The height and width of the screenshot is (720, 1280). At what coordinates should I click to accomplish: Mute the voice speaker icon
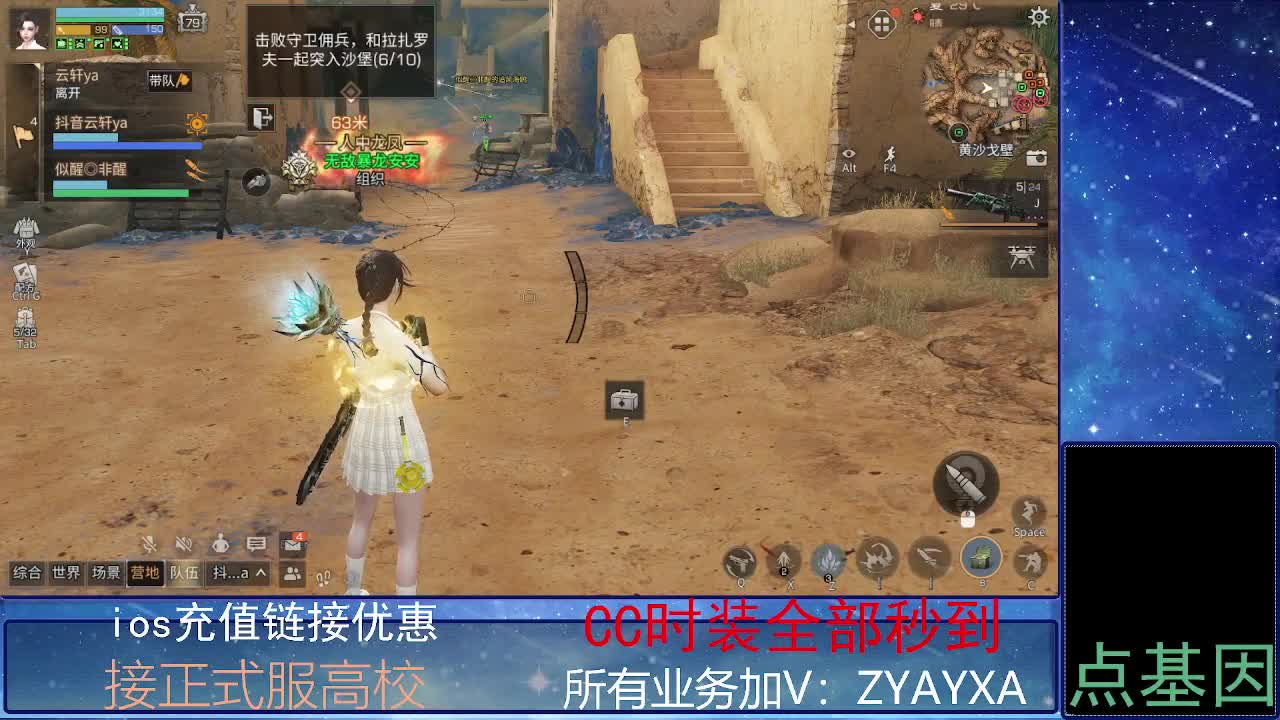(x=183, y=544)
